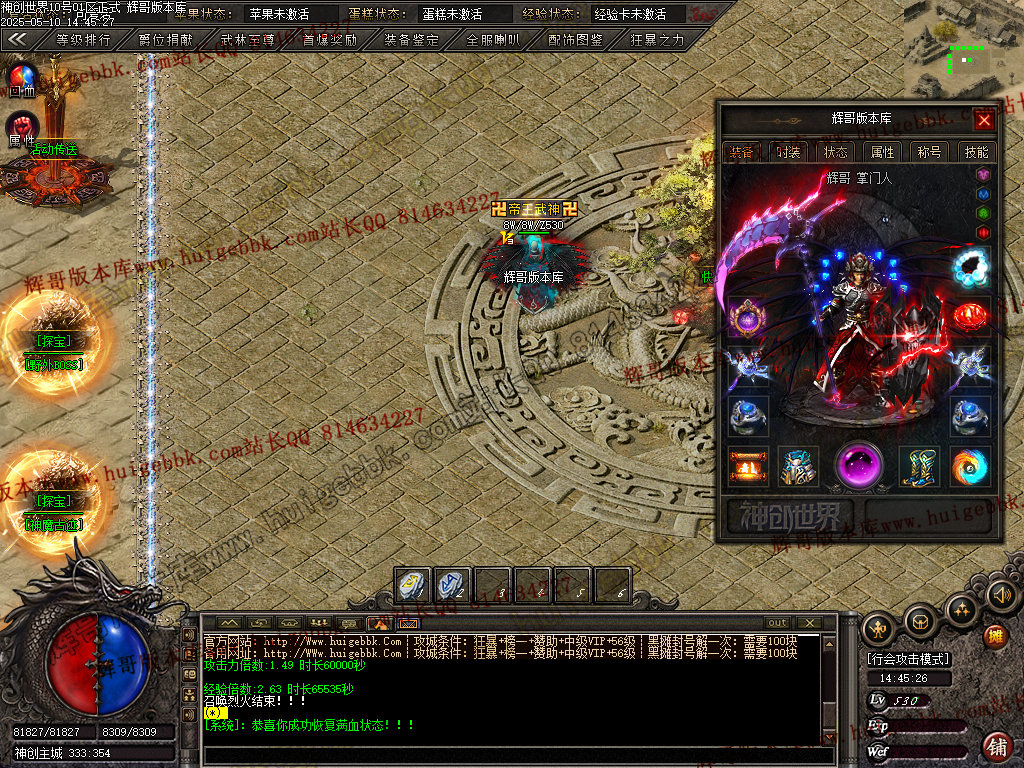Image resolution: width=1024 pixels, height=768 pixels.
Task: Open the 狂暴之力 berserk power menu
Action: [658, 41]
